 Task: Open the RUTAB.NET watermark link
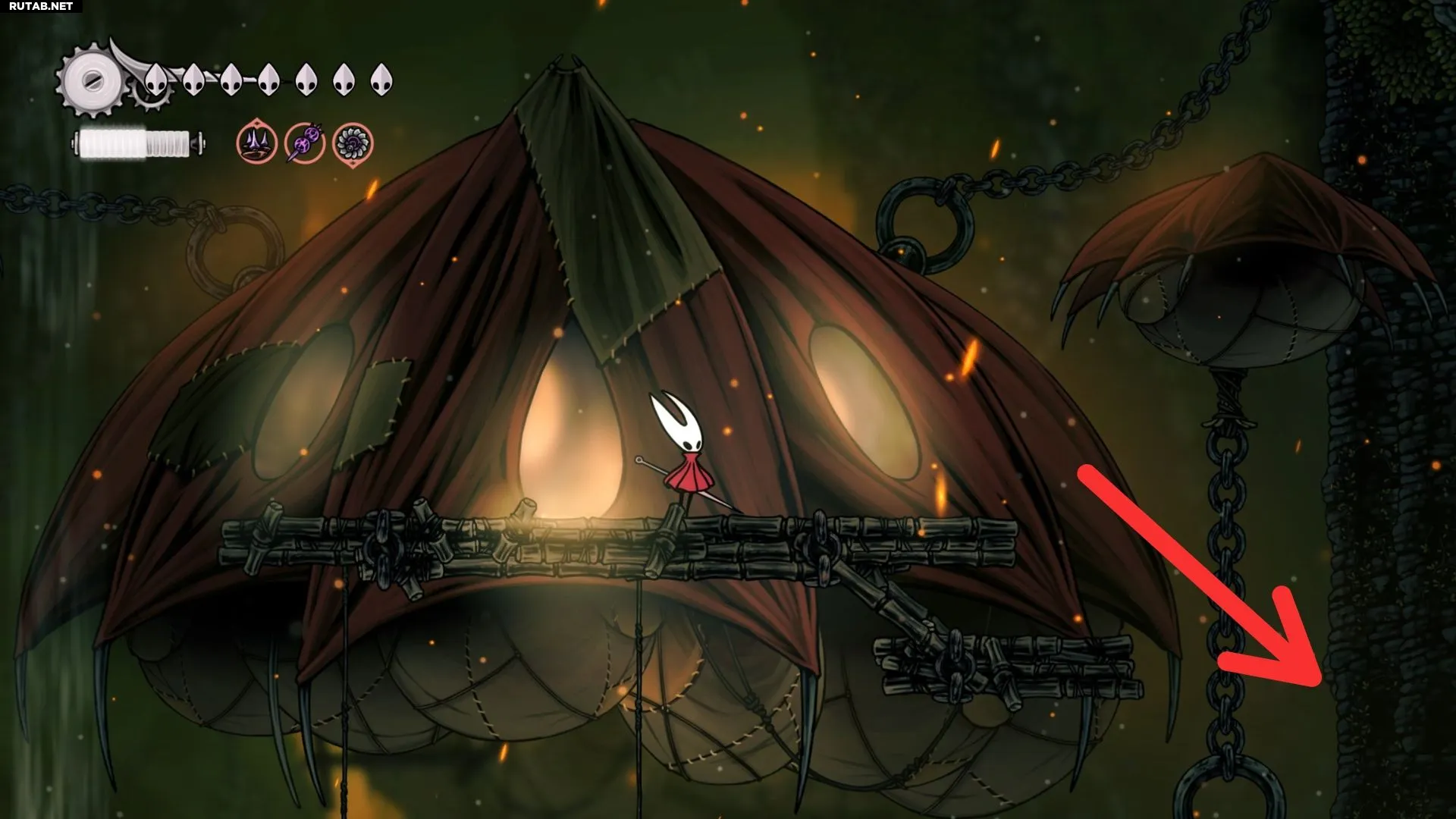[41, 6]
